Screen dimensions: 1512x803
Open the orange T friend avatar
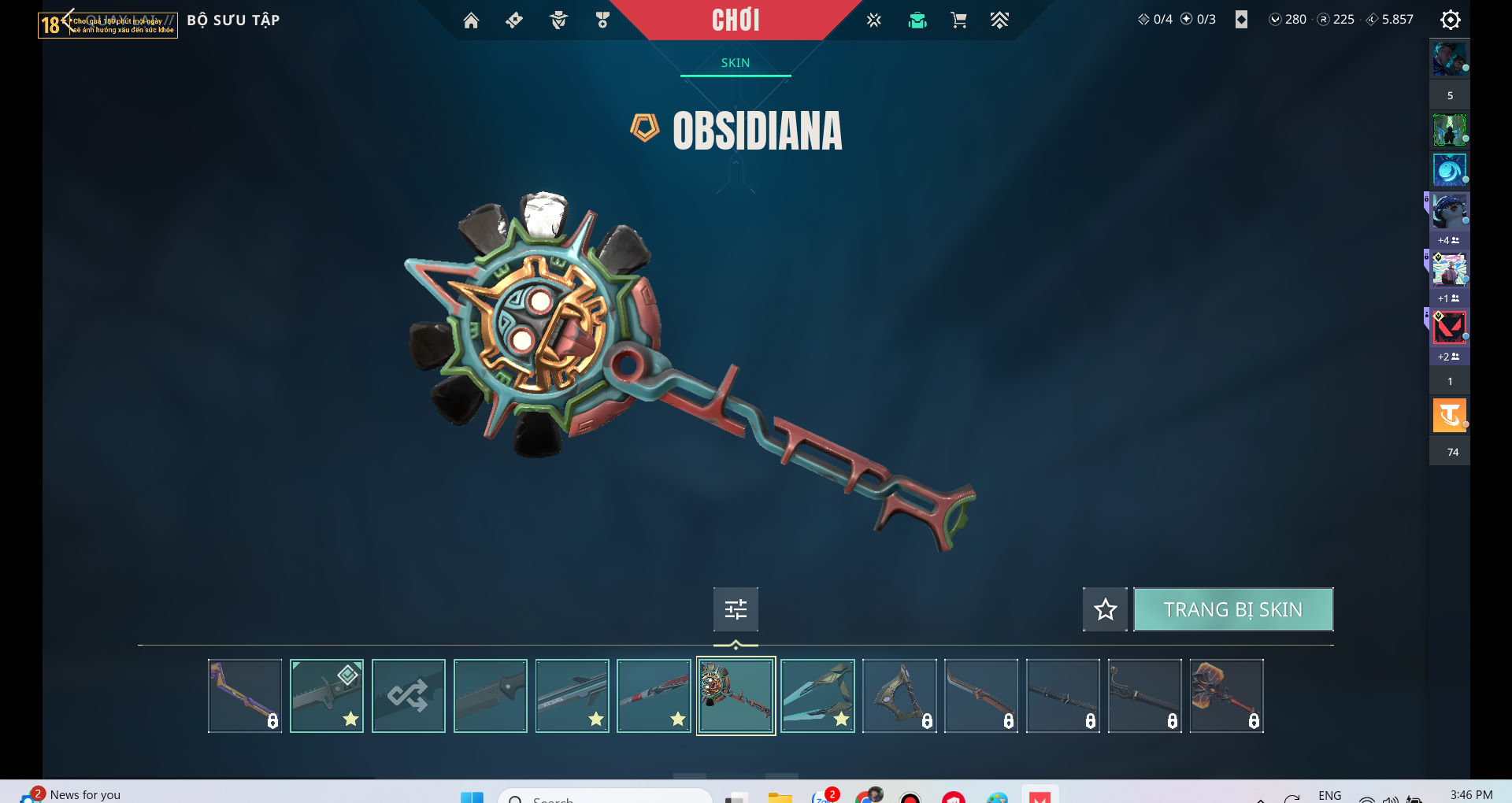(x=1449, y=416)
